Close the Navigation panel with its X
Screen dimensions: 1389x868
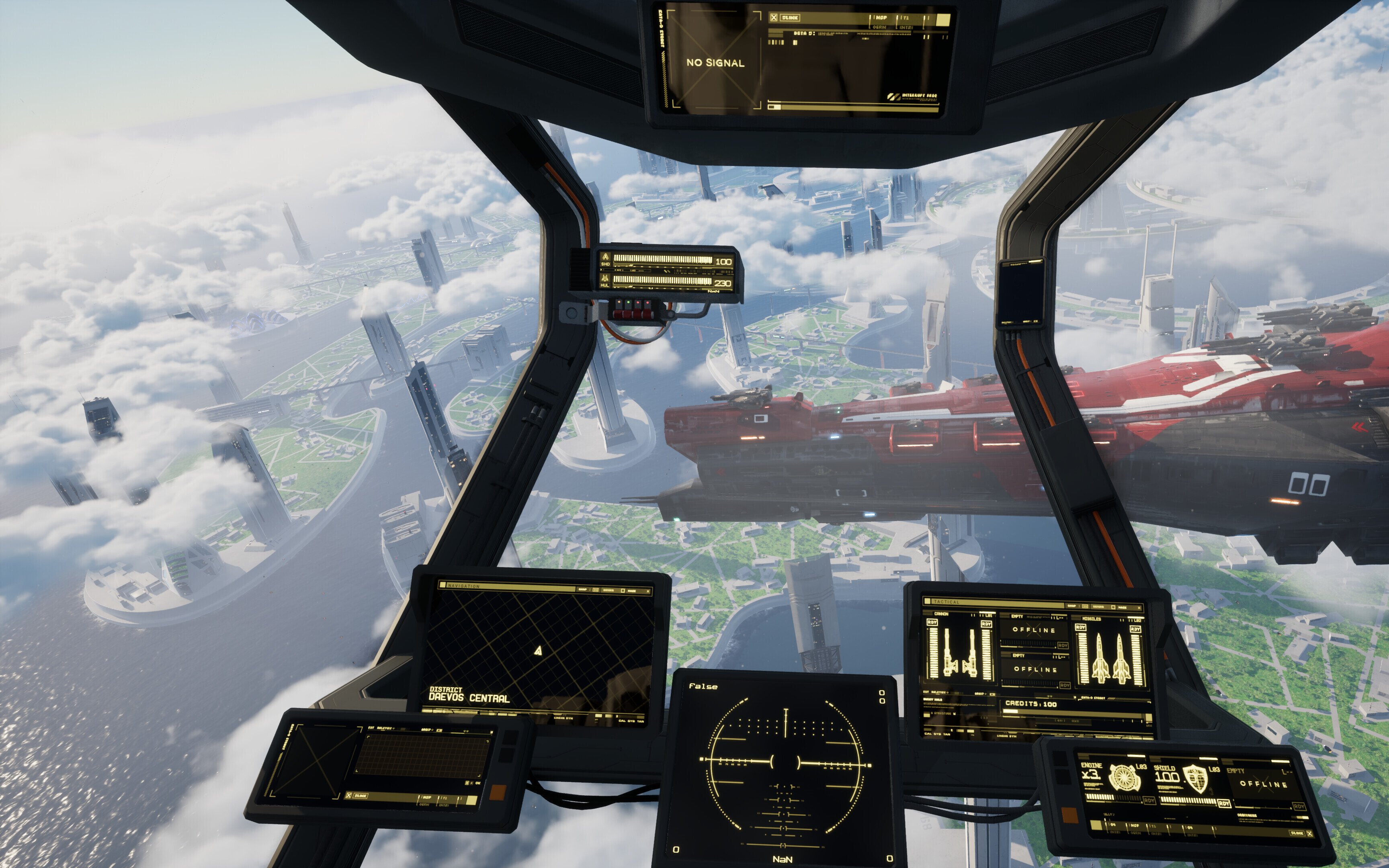pos(649,591)
